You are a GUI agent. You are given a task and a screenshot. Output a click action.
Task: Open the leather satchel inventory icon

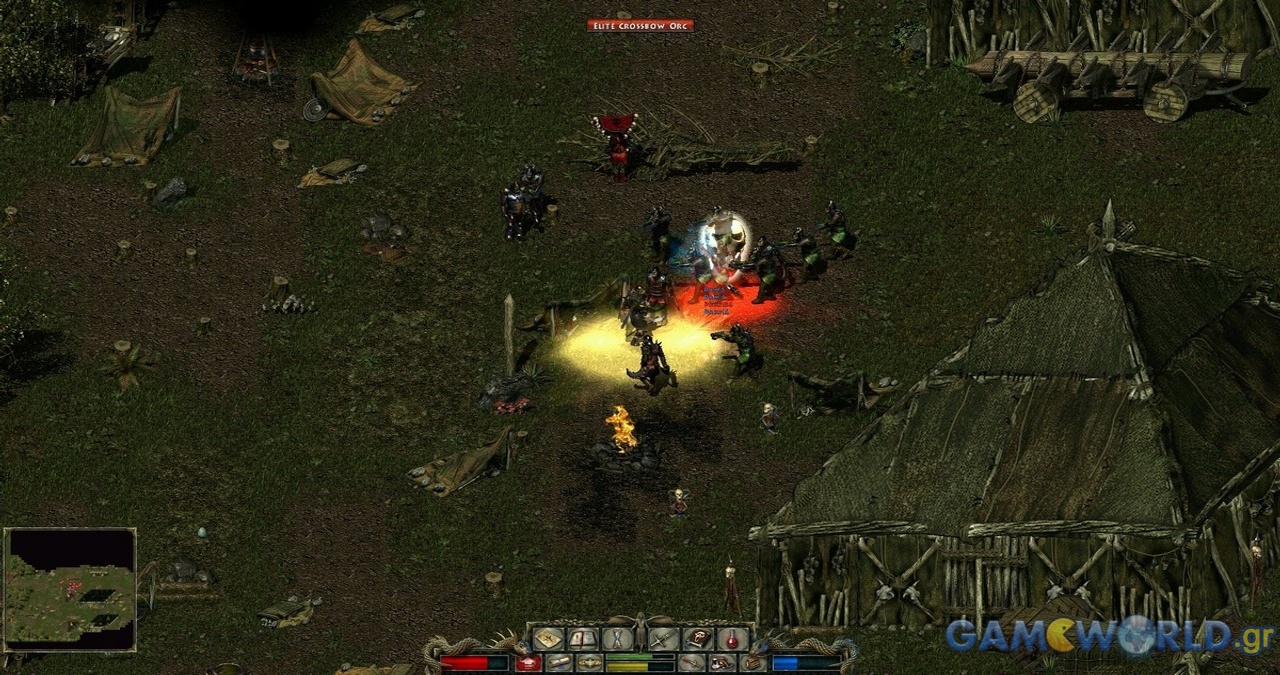(753, 663)
